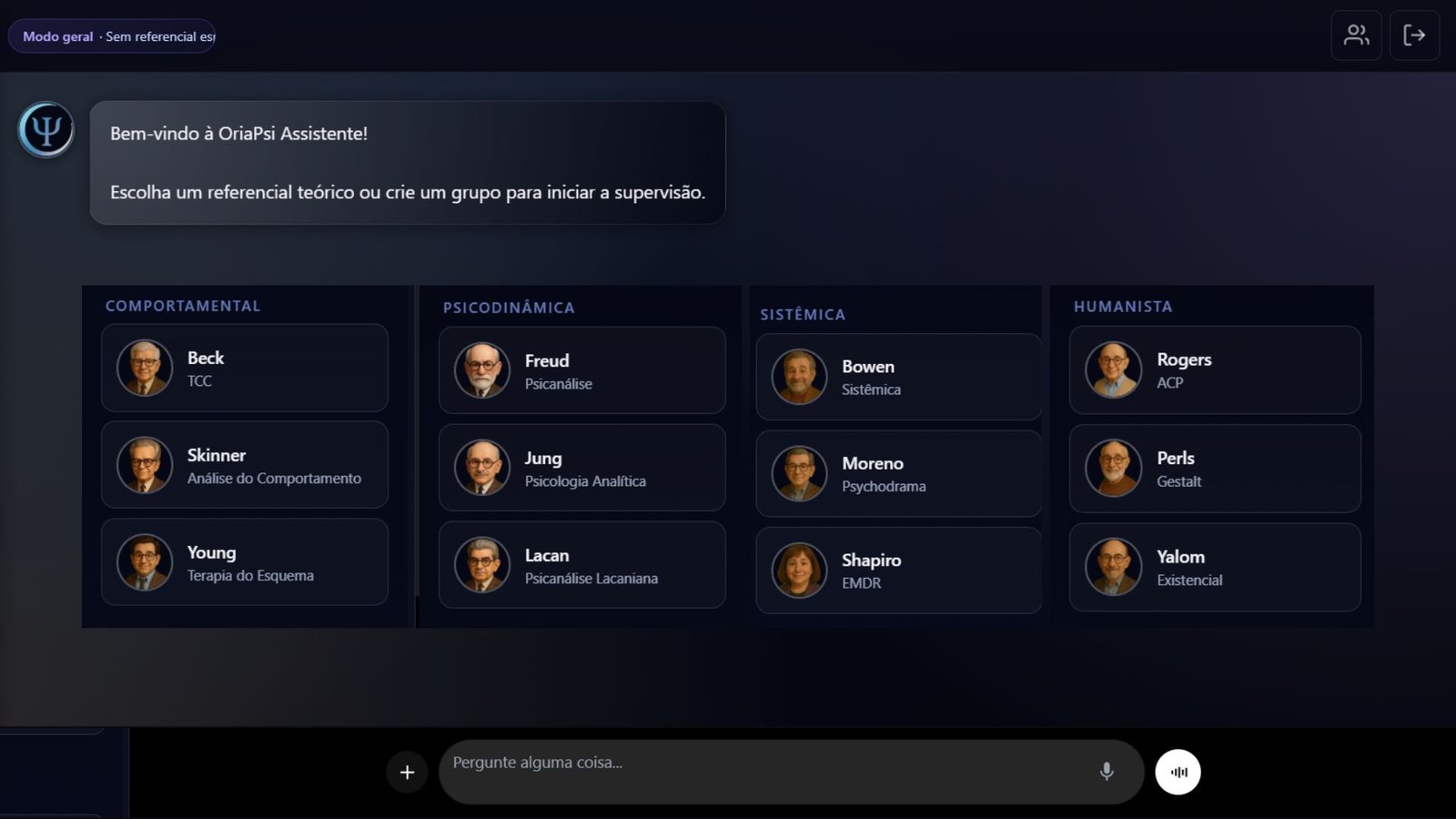This screenshot has height=819, width=1456.
Task: Select Perls Gestalt referential
Action: 1214,469
